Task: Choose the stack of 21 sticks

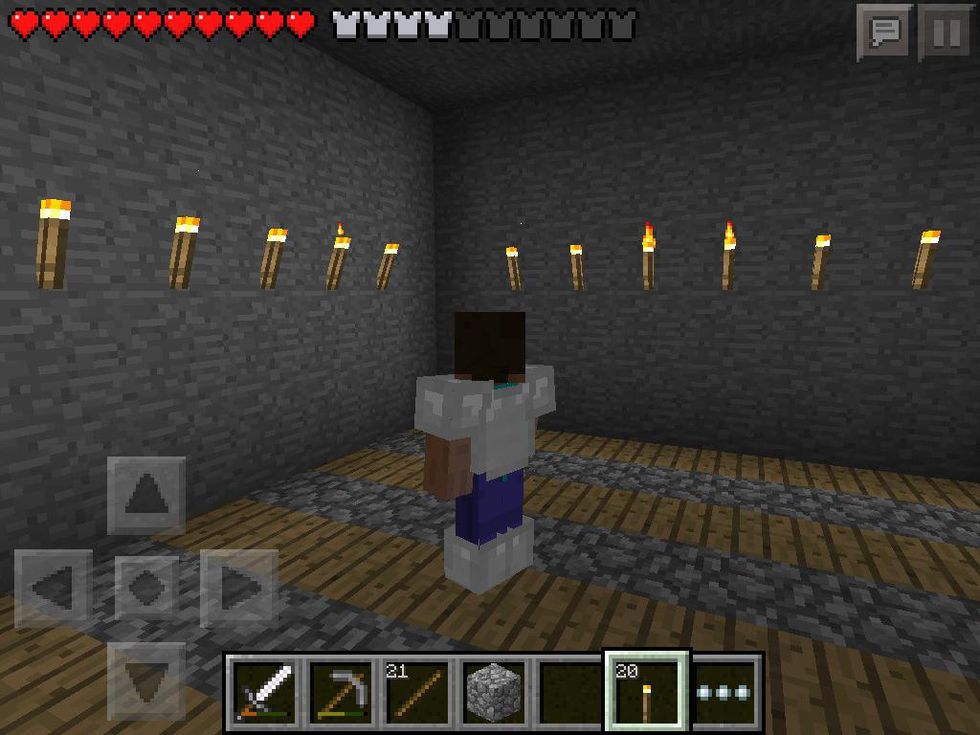Action: 417,690
